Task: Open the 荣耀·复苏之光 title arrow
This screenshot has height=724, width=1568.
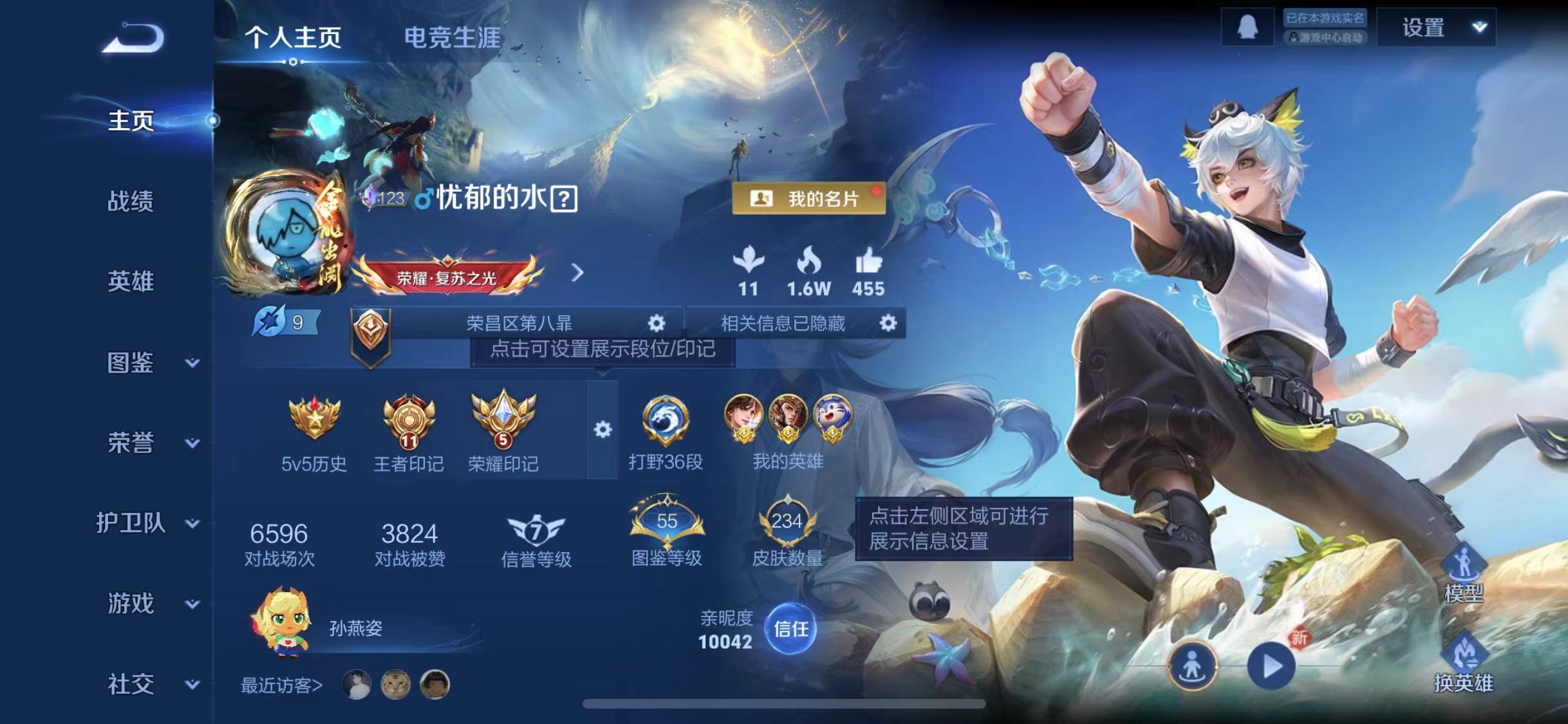Action: click(x=577, y=274)
